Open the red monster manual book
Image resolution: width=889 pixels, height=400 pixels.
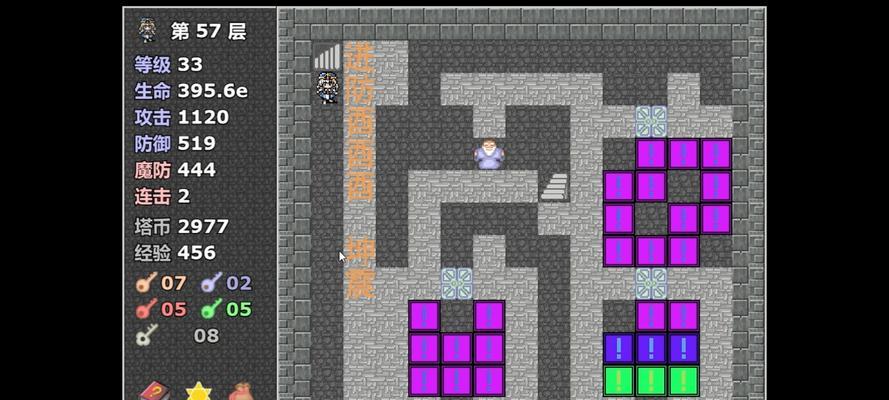point(153,391)
